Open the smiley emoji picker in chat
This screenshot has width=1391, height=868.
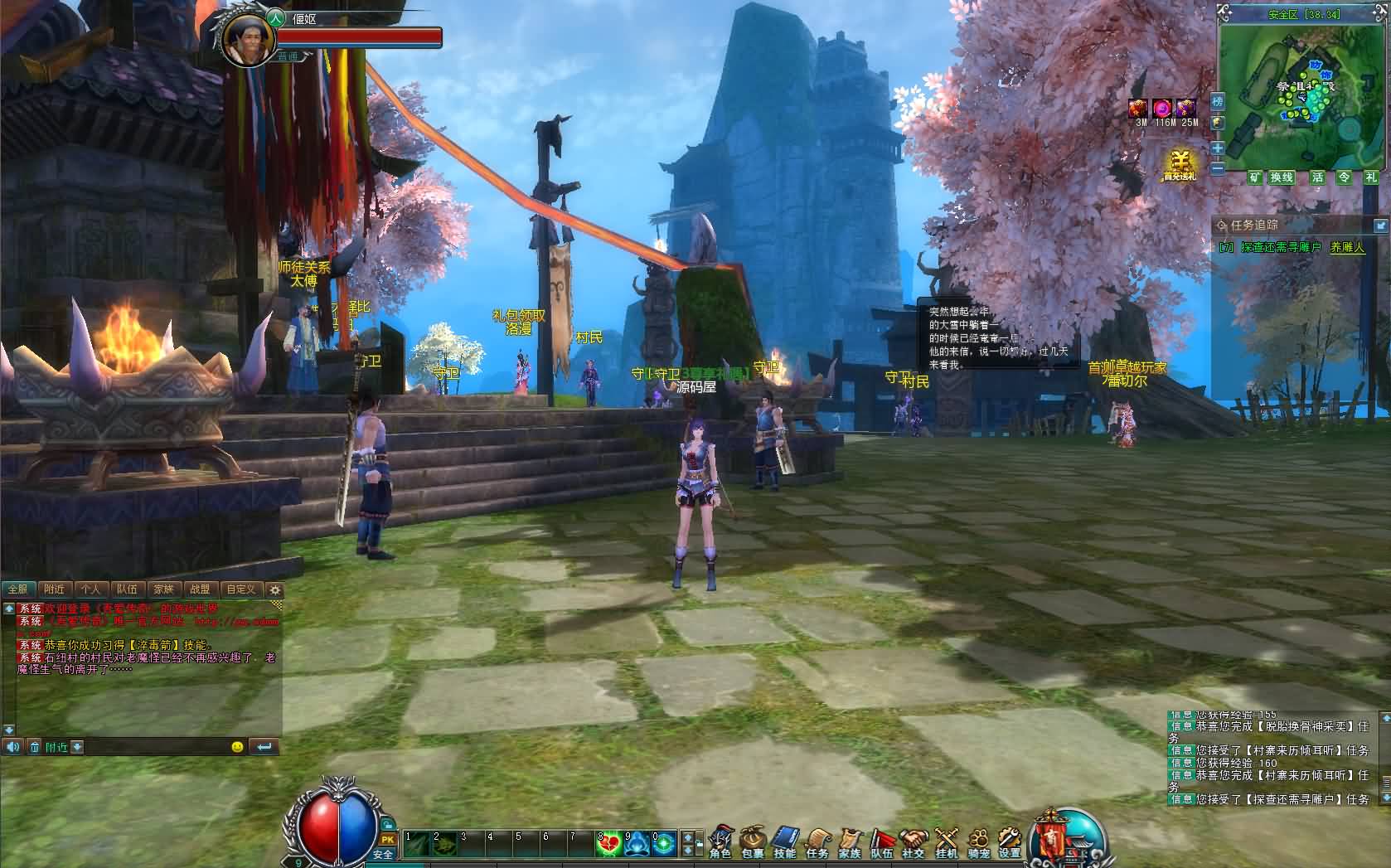coord(237,747)
